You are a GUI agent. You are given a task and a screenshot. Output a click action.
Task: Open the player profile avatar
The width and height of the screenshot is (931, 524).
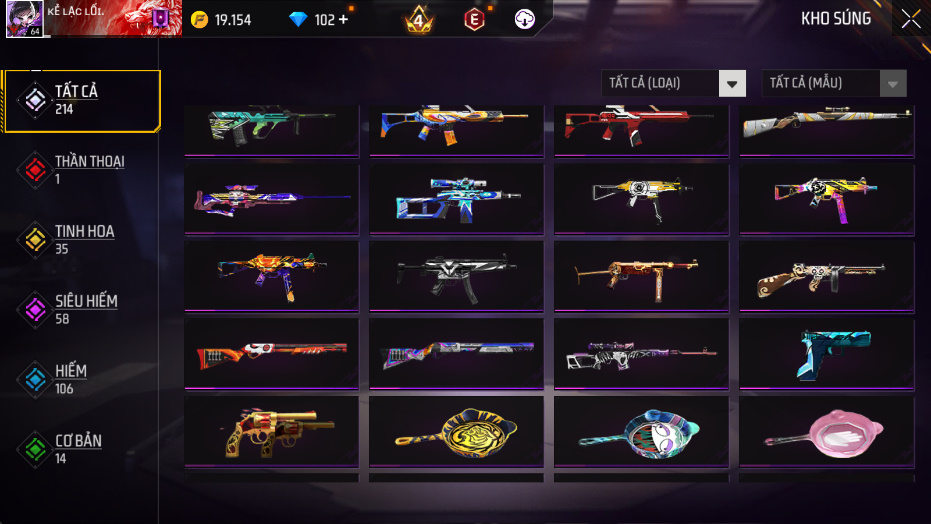23,19
